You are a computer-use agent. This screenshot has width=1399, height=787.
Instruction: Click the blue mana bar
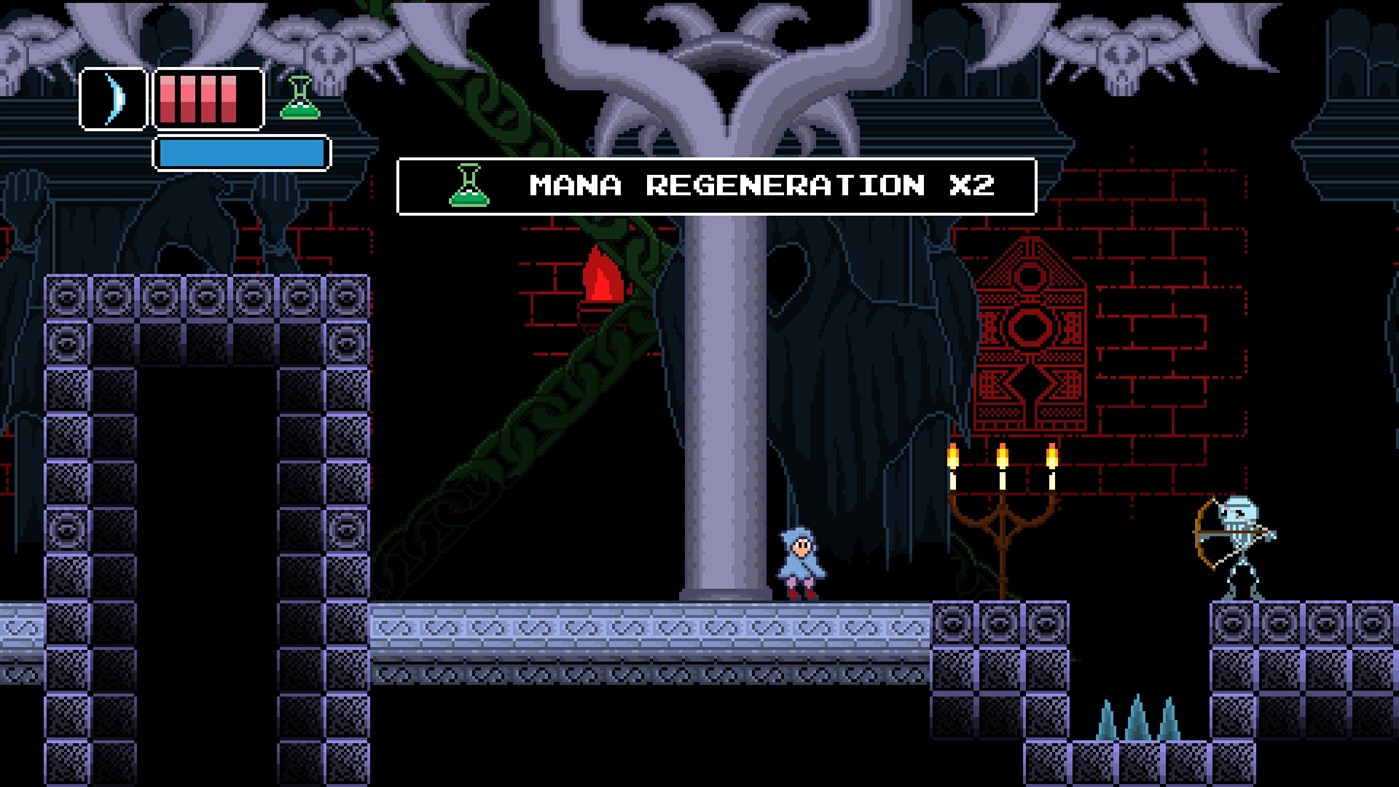[240, 152]
